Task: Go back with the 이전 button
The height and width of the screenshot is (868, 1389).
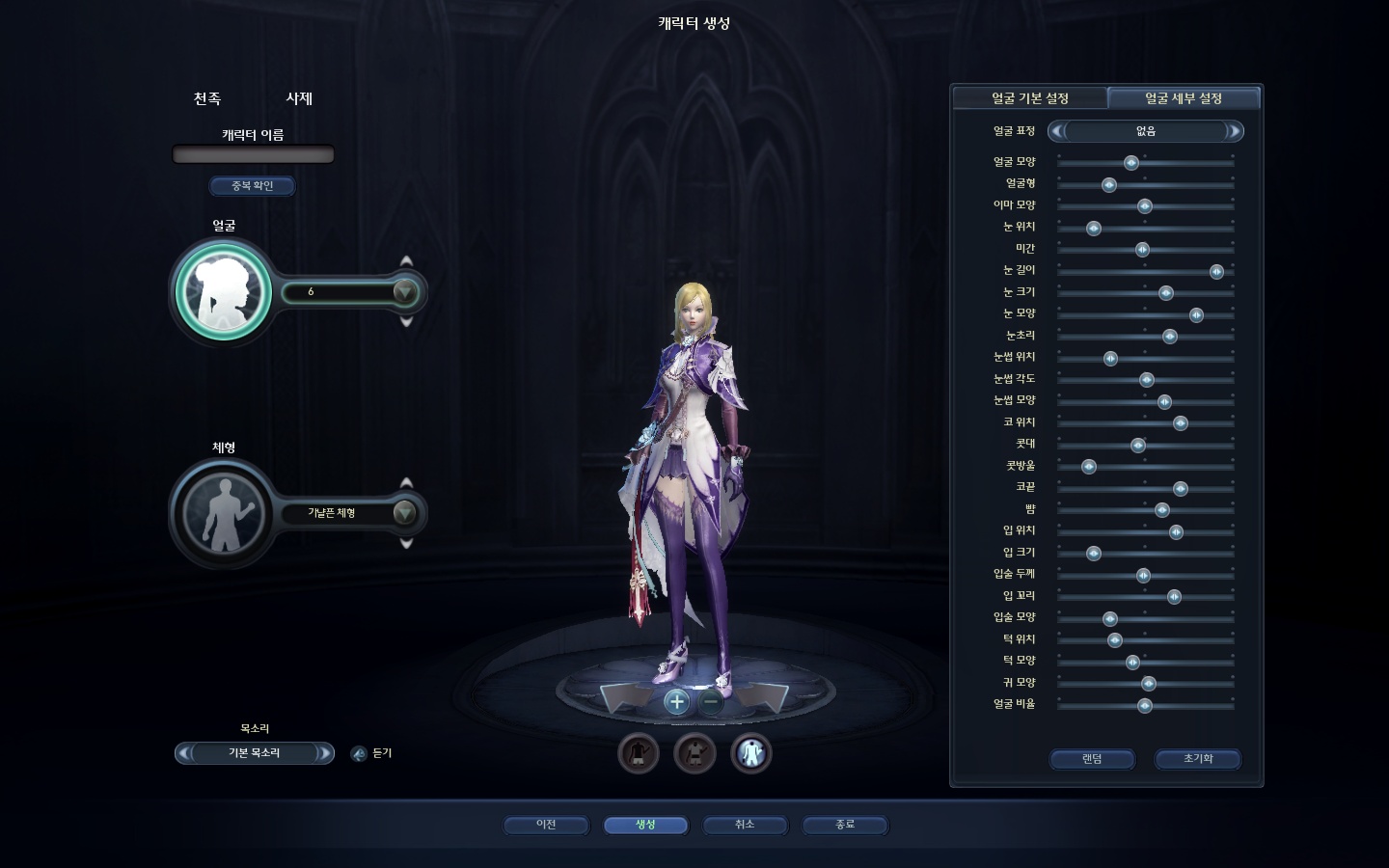Action: [546, 825]
